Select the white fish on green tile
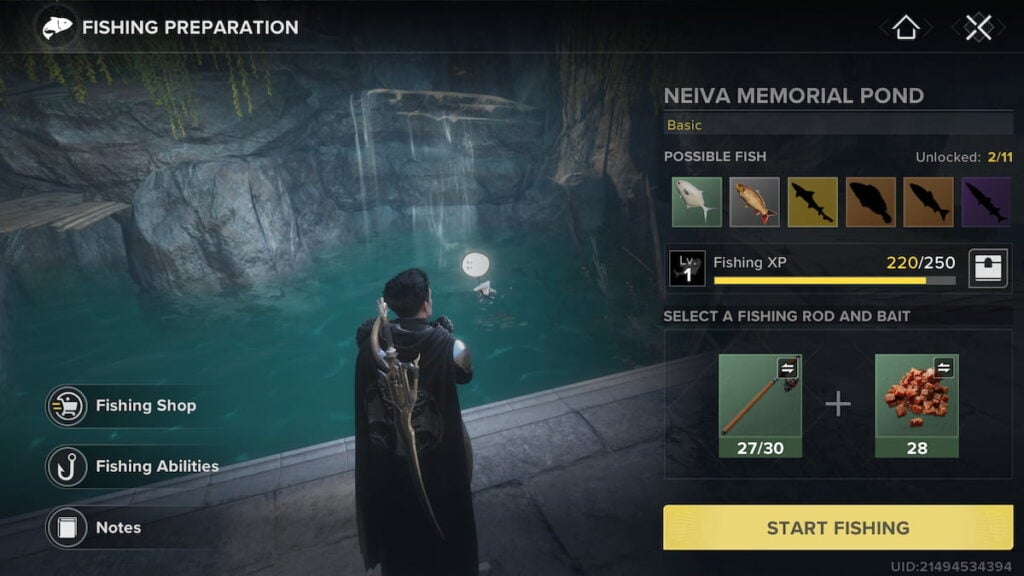 pyautogui.click(x=697, y=201)
